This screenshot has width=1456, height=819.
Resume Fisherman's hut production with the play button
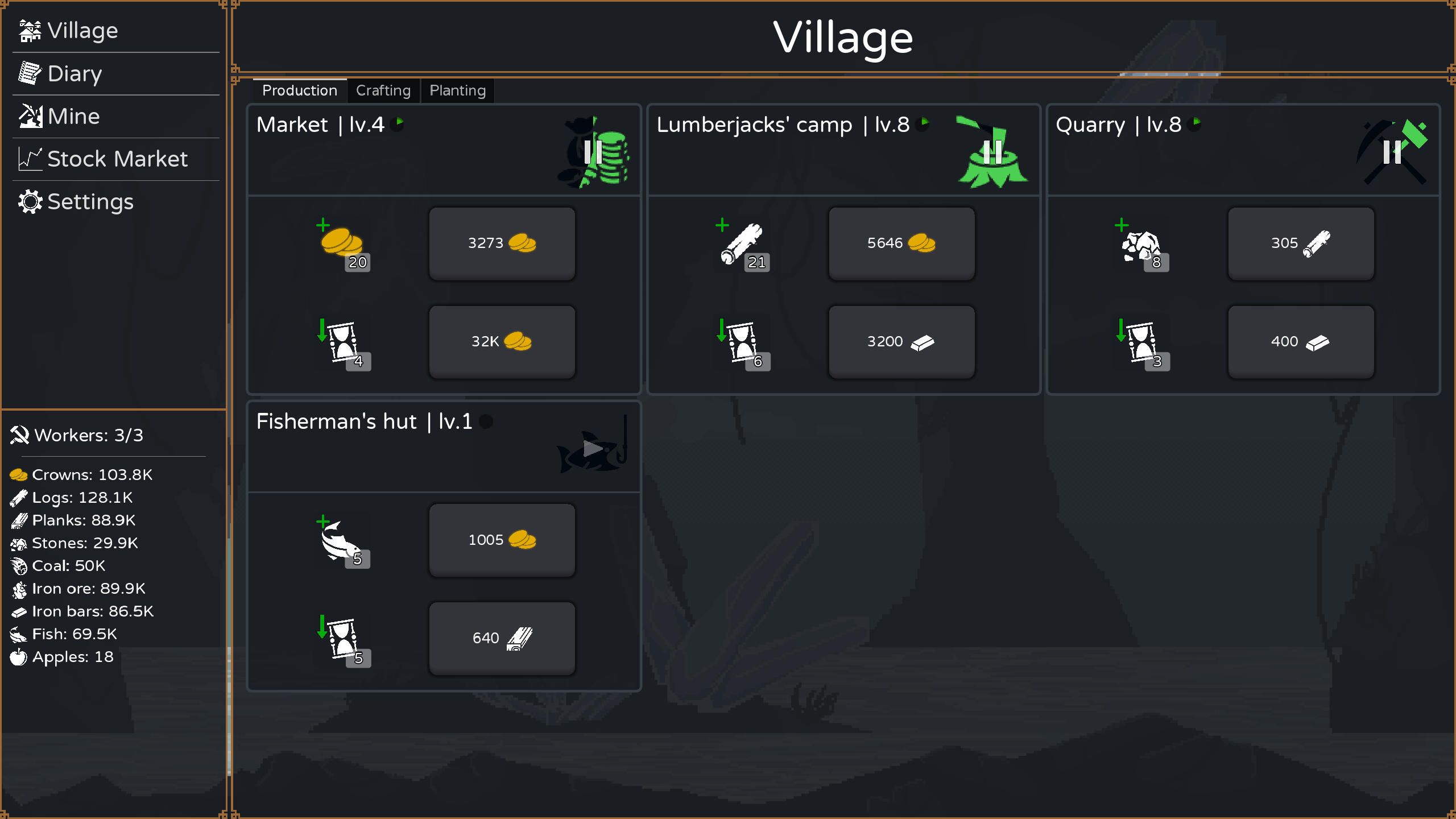click(x=593, y=448)
